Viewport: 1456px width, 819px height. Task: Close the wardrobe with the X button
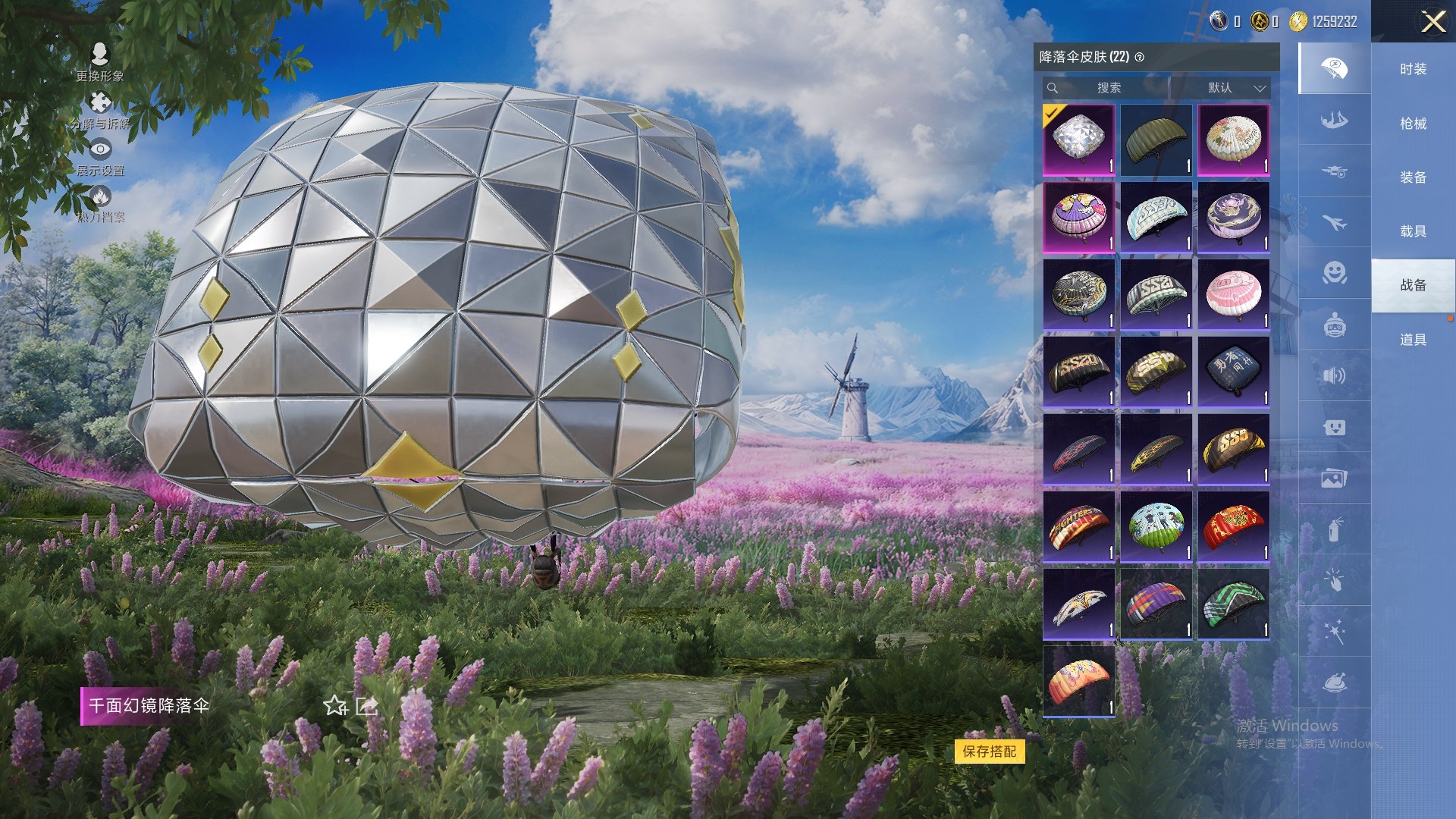click(x=1432, y=21)
